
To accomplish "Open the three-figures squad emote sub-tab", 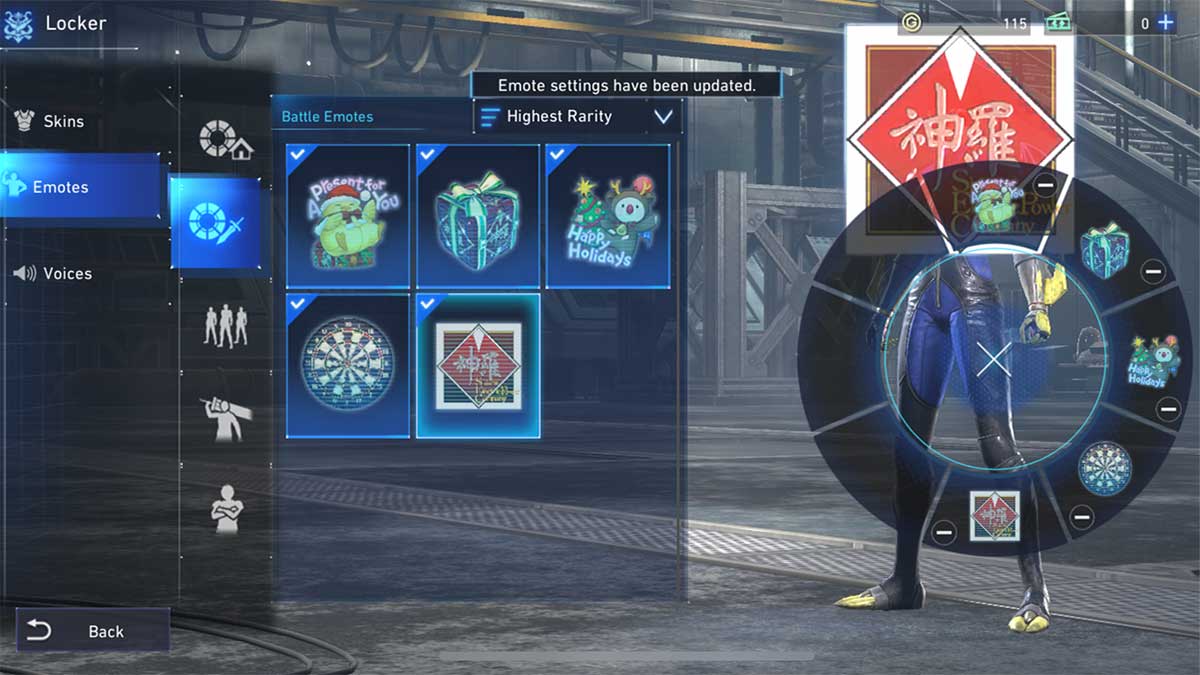I will (x=225, y=324).
